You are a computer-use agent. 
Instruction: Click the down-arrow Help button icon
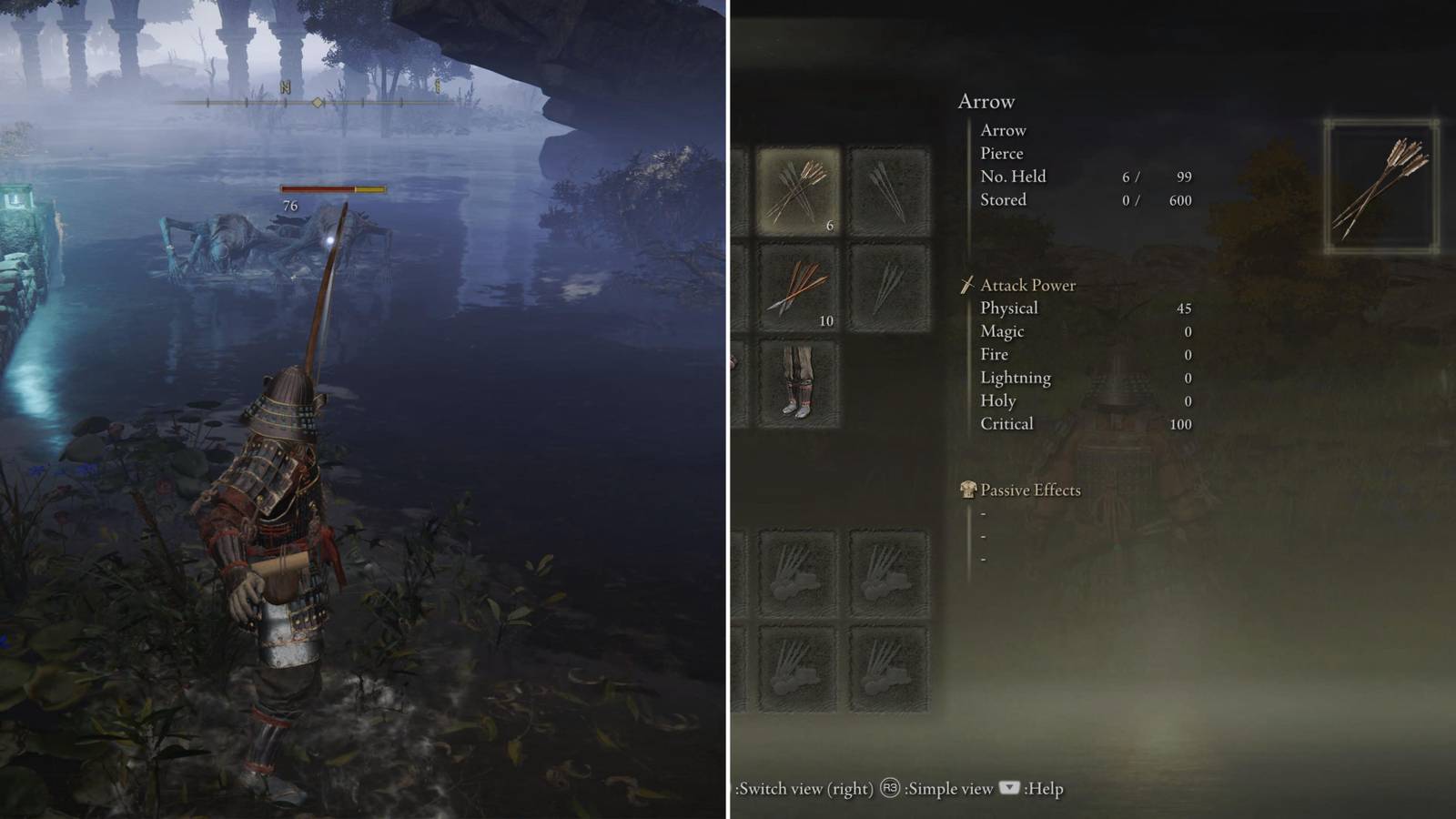point(1008,790)
